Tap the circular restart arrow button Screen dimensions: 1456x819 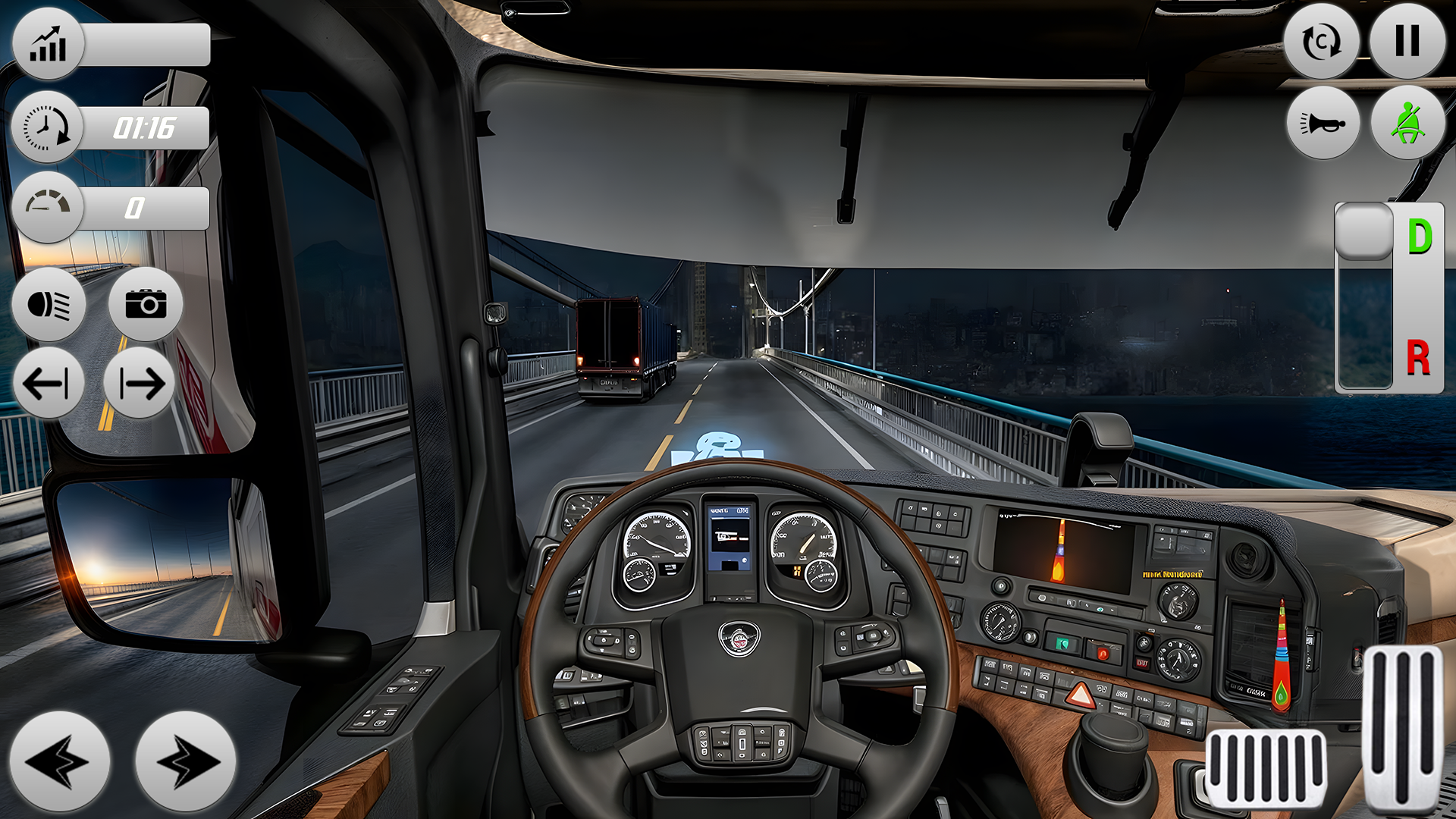(x=1321, y=41)
